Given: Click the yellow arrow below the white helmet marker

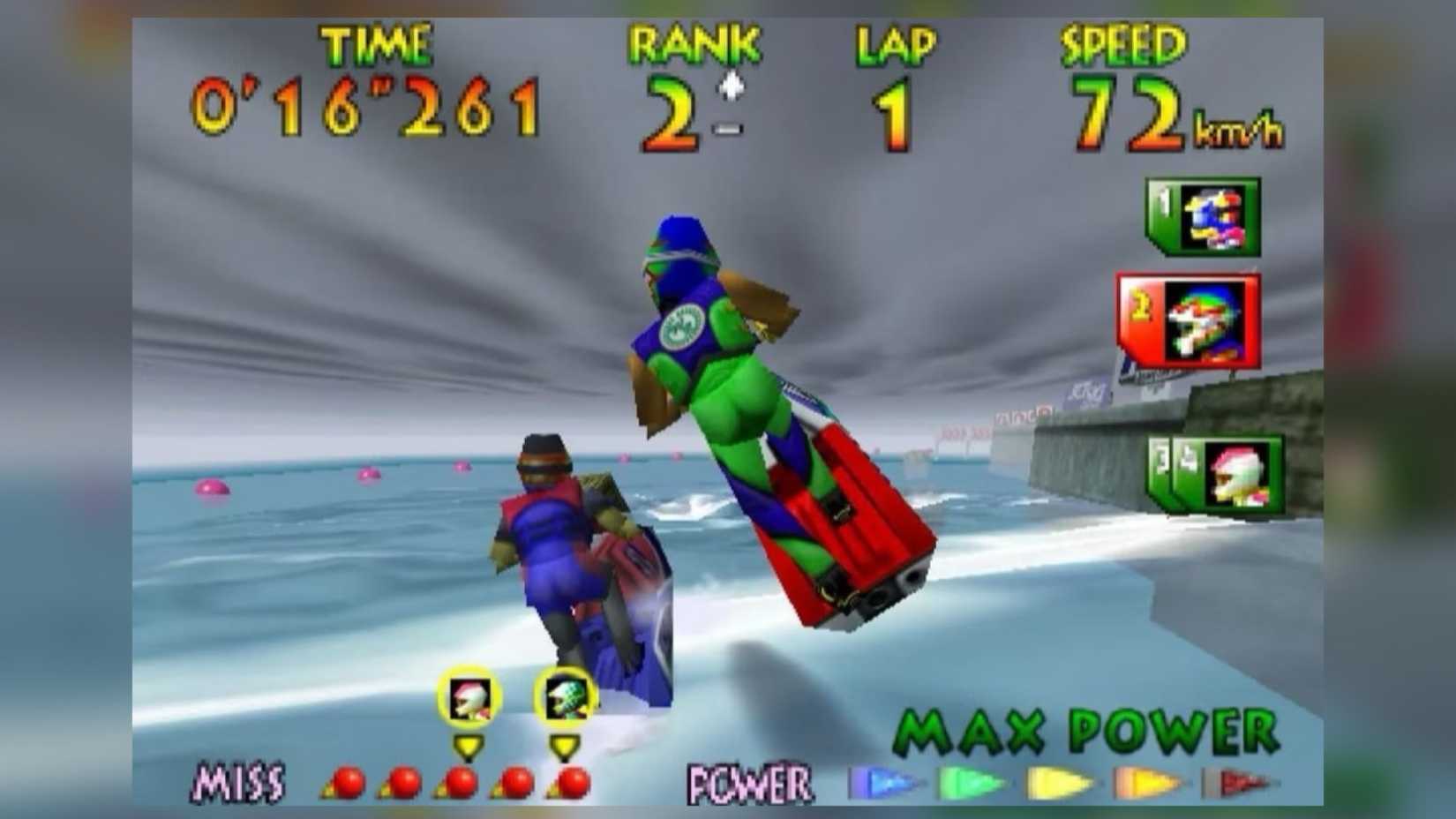Looking at the screenshot, I should tap(470, 746).
